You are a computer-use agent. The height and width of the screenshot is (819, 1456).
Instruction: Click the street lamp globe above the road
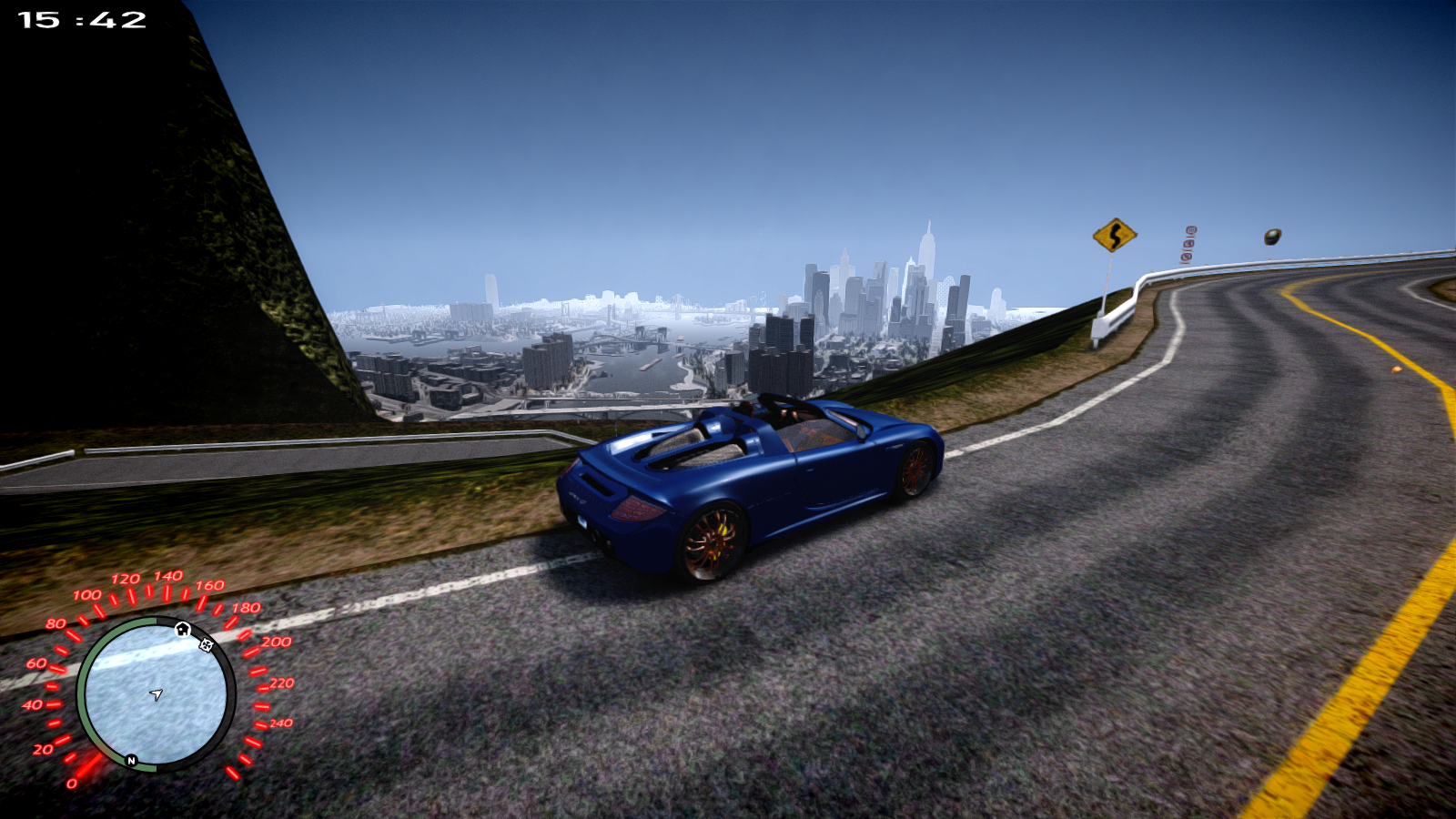(1272, 238)
